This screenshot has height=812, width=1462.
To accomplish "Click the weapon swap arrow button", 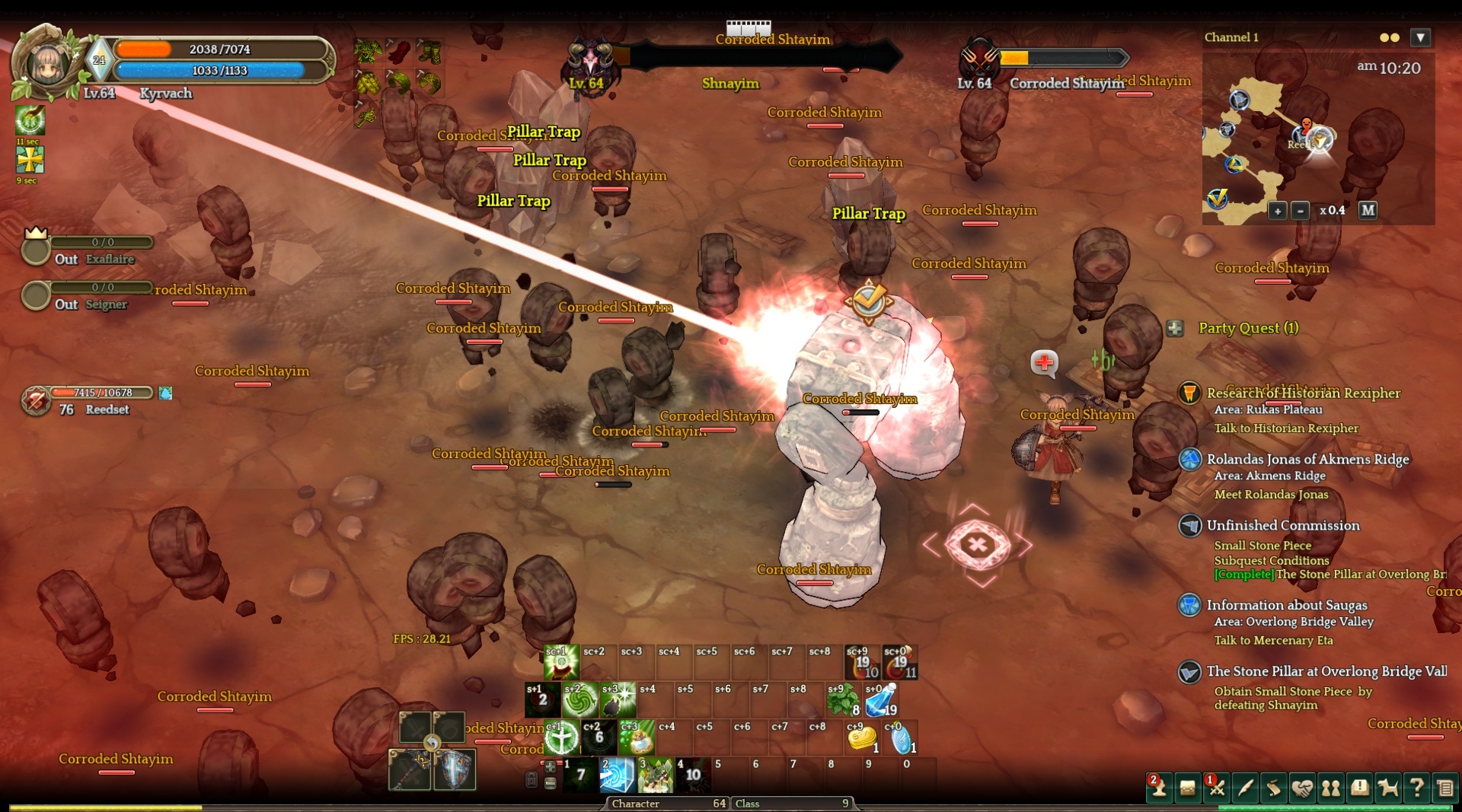I will point(432,744).
